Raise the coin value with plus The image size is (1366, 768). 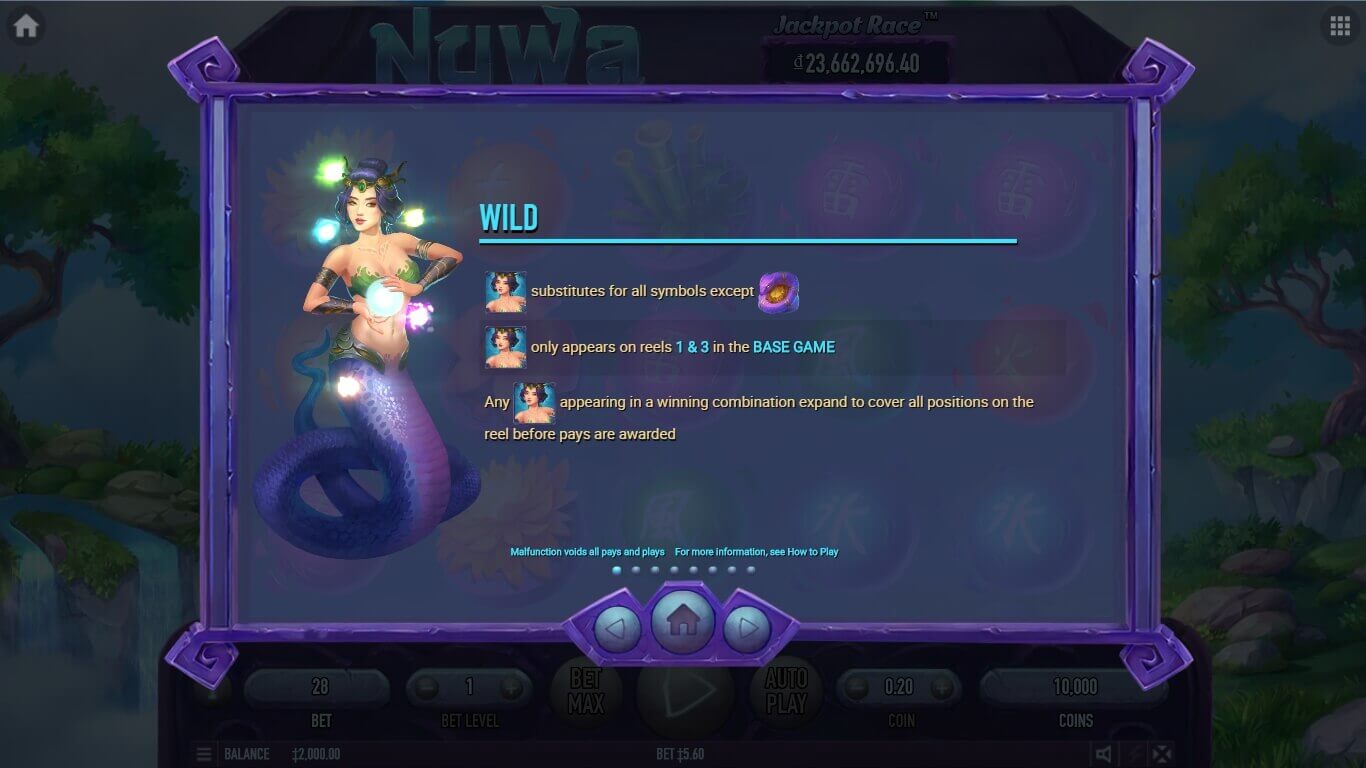pyautogui.click(x=941, y=687)
